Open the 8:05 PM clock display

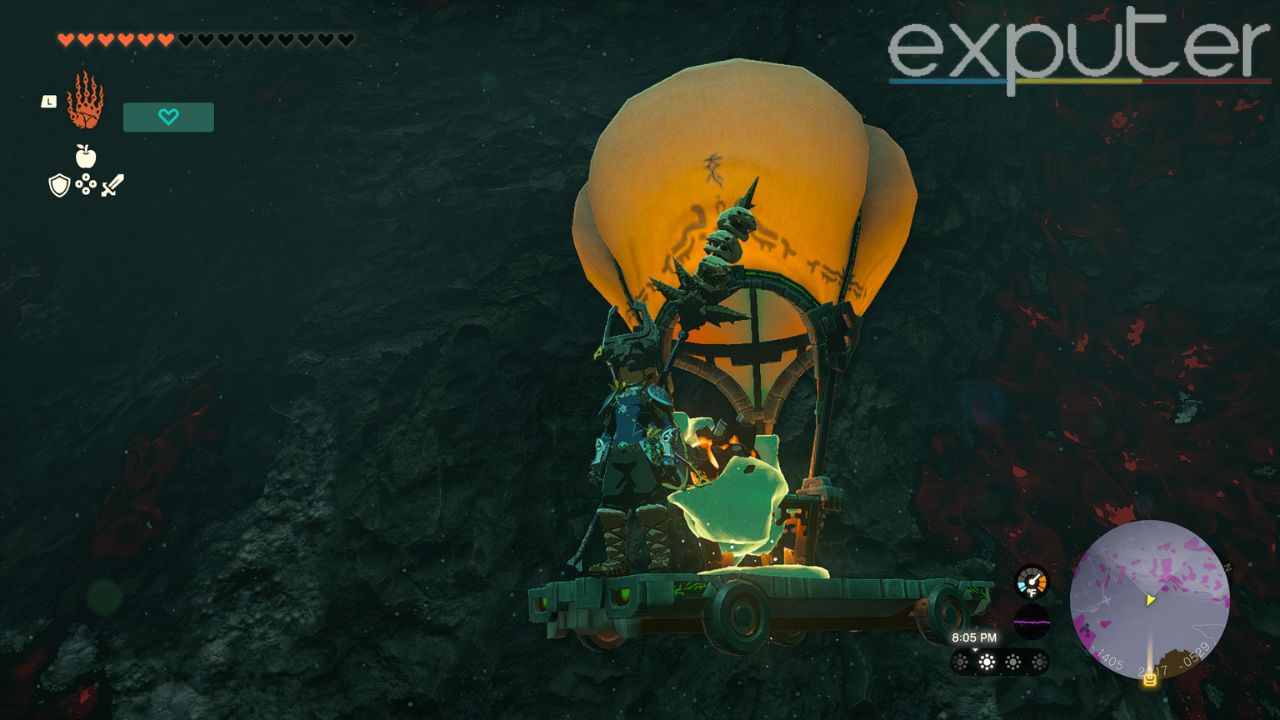point(975,637)
